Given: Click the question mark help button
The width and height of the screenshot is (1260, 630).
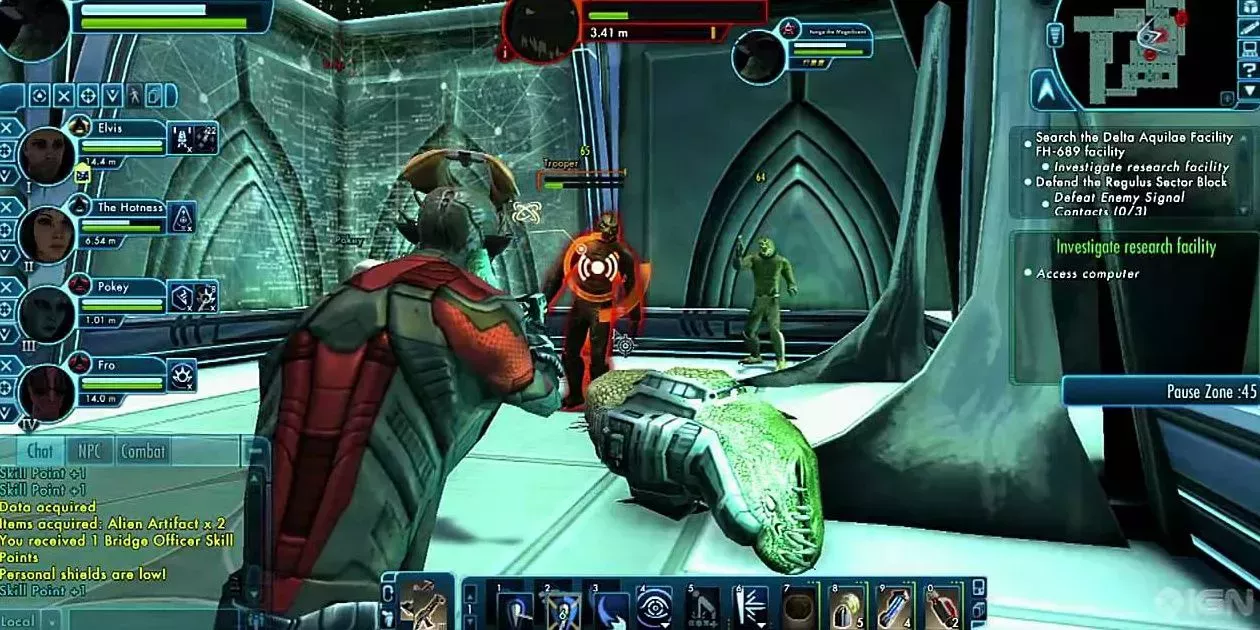Looking at the screenshot, I should point(1247,68).
